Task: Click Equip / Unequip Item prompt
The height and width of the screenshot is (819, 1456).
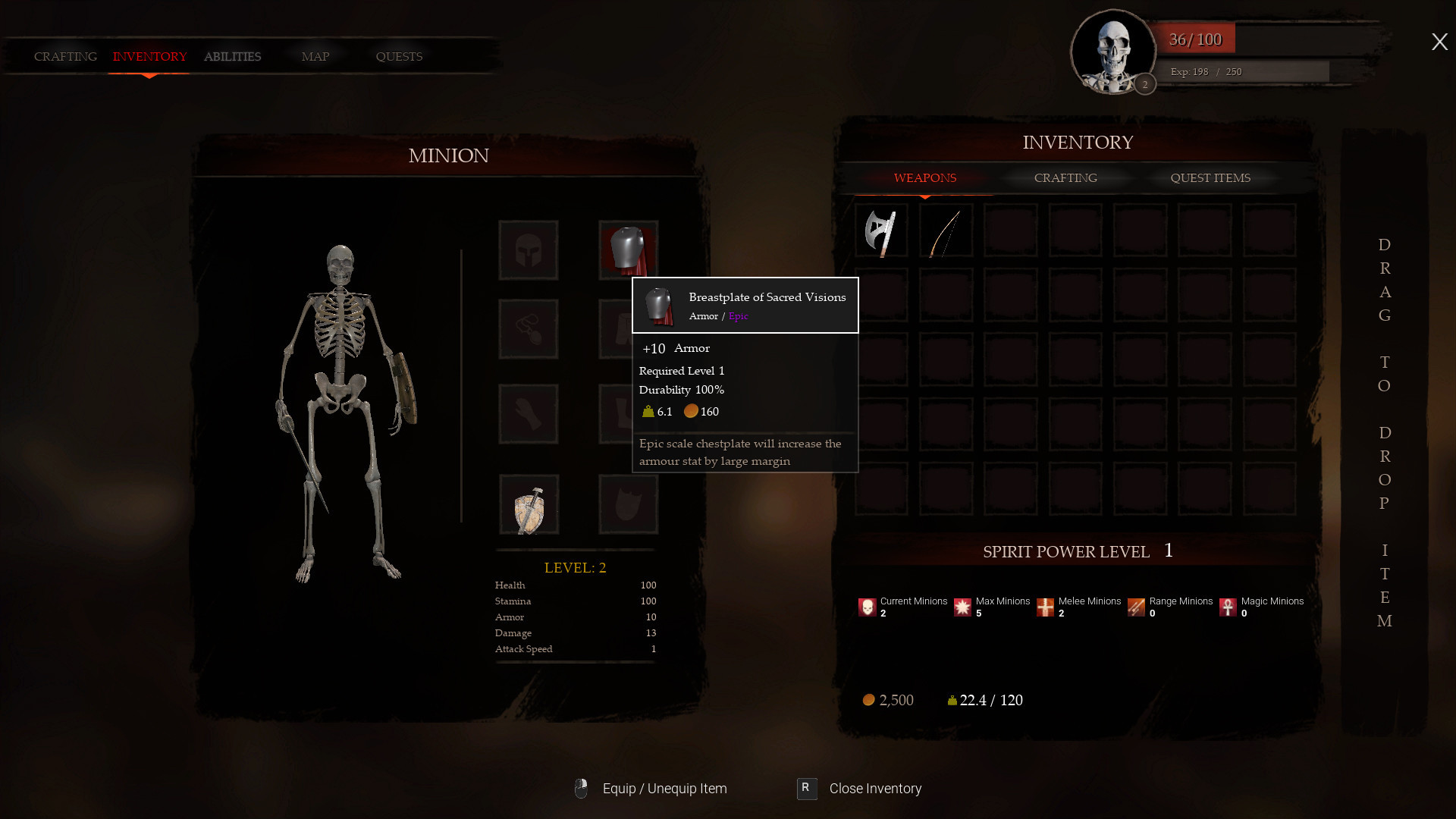Action: (x=664, y=789)
